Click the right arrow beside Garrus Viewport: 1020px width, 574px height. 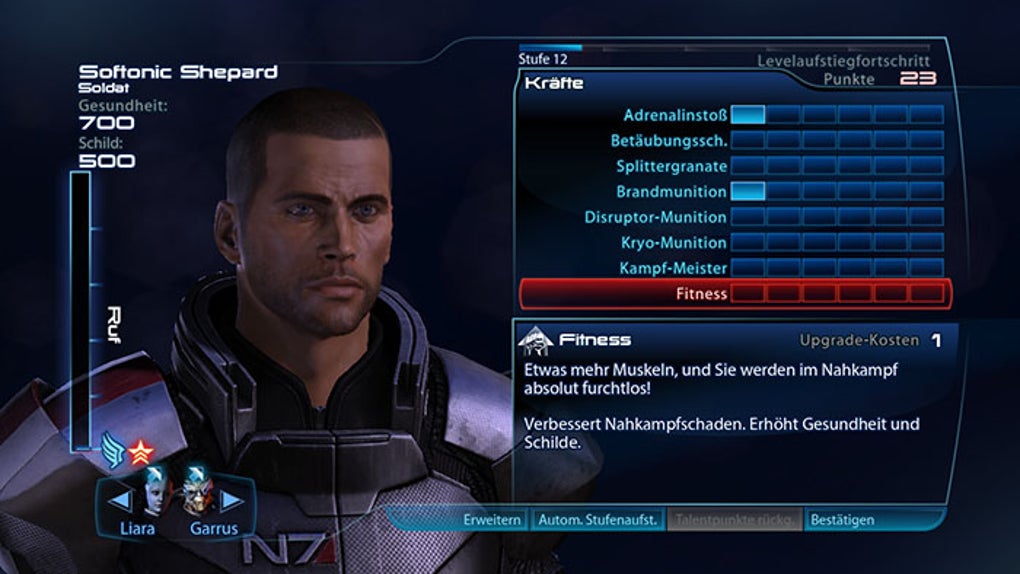pos(231,498)
